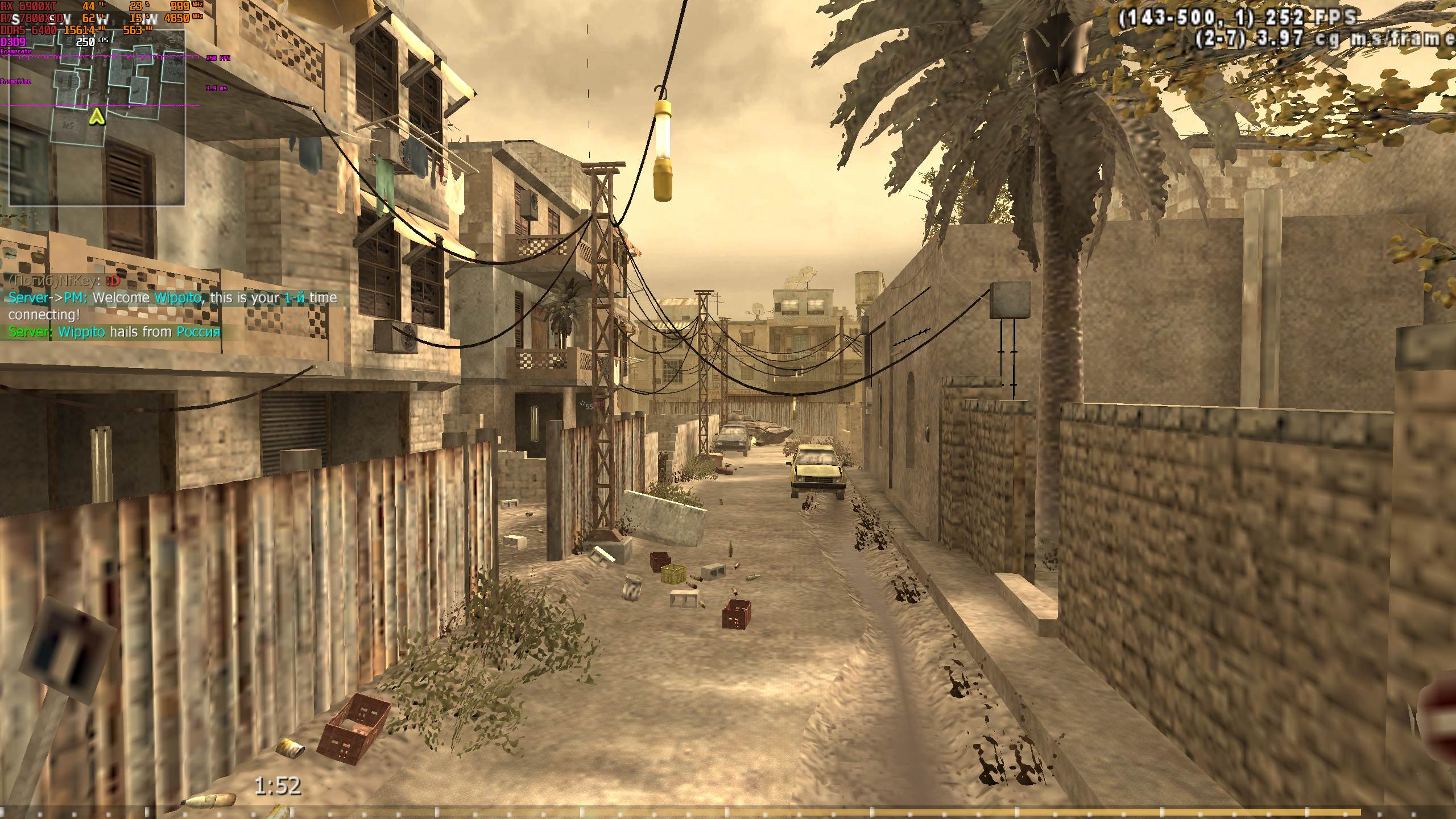Click the Wippito hails from Россия server line

pyautogui.click(x=114, y=332)
